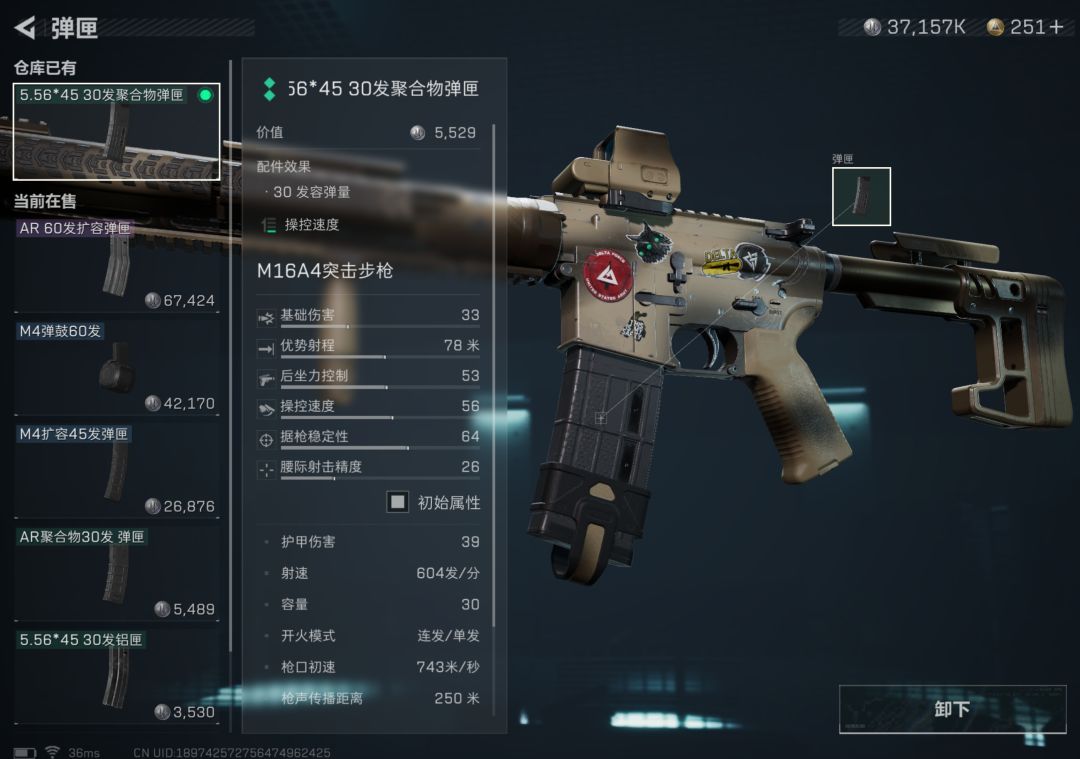Choose the AR 60发扩容弹匣 magazine
The width and height of the screenshot is (1080, 759).
pos(116,264)
